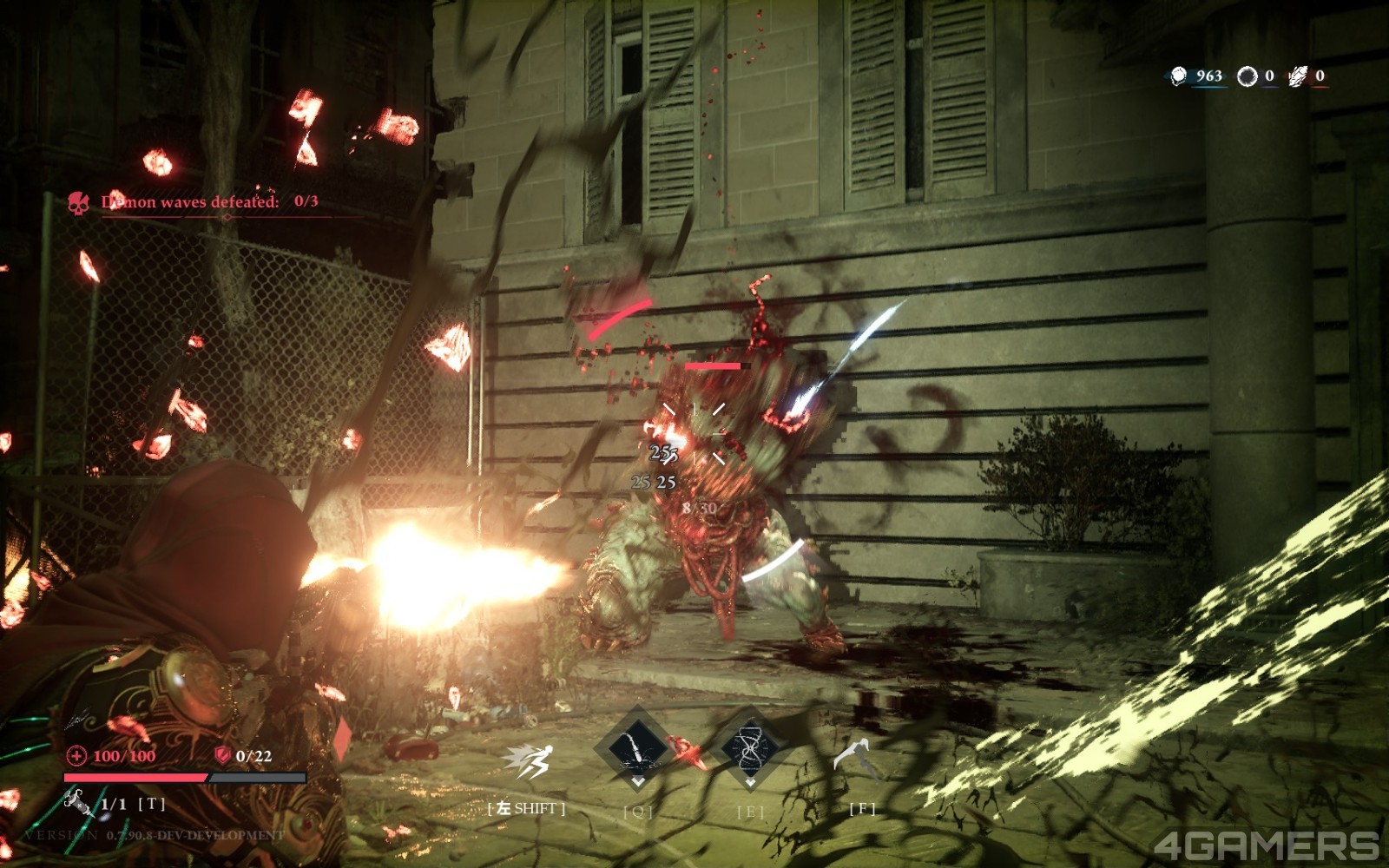This screenshot has width=1389, height=868.
Task: Use the healing syringe item
Action: point(79,803)
